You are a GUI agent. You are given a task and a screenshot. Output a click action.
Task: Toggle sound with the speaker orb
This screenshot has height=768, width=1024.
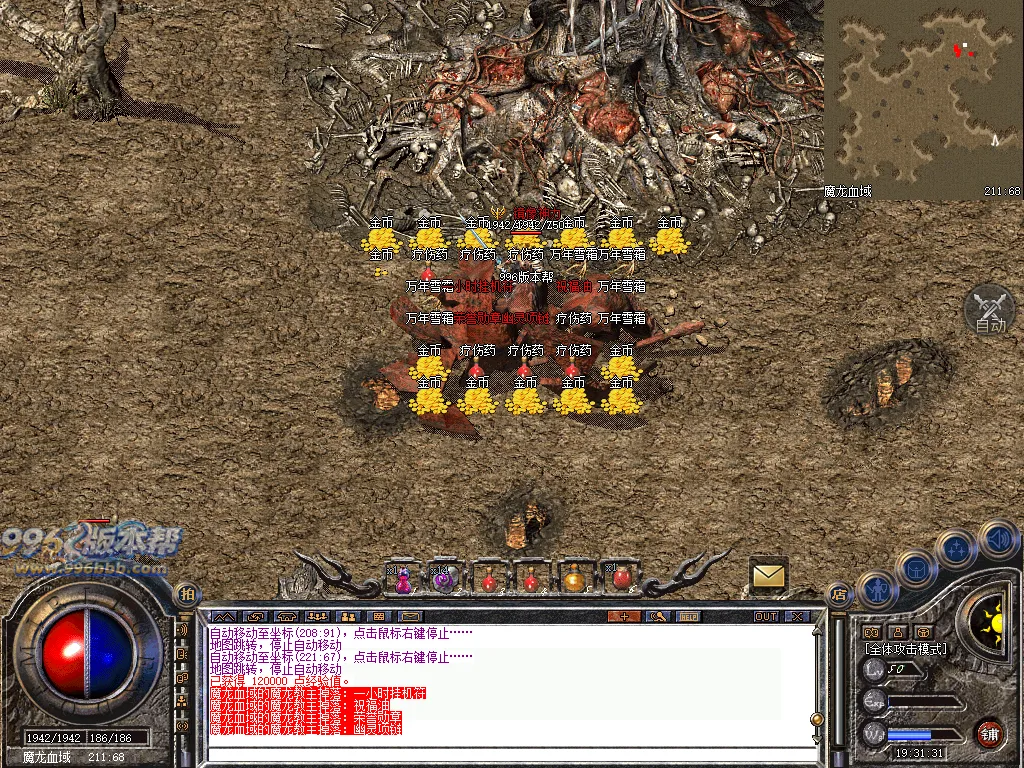pyautogui.click(x=998, y=538)
